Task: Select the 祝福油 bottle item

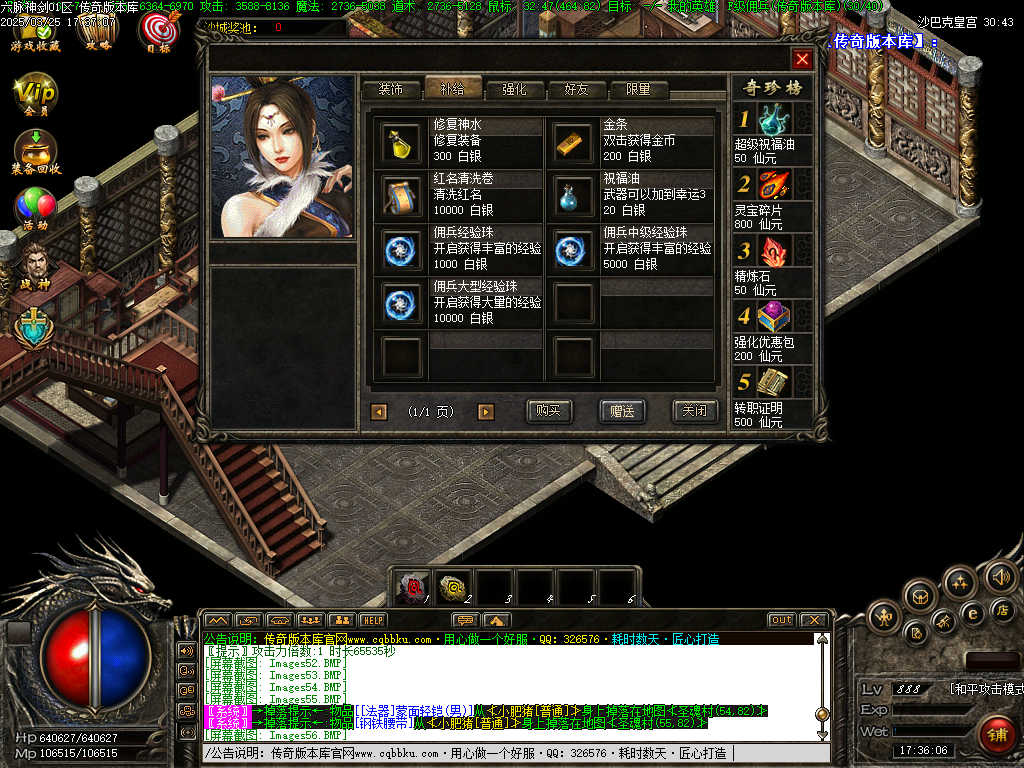Action: [x=573, y=195]
